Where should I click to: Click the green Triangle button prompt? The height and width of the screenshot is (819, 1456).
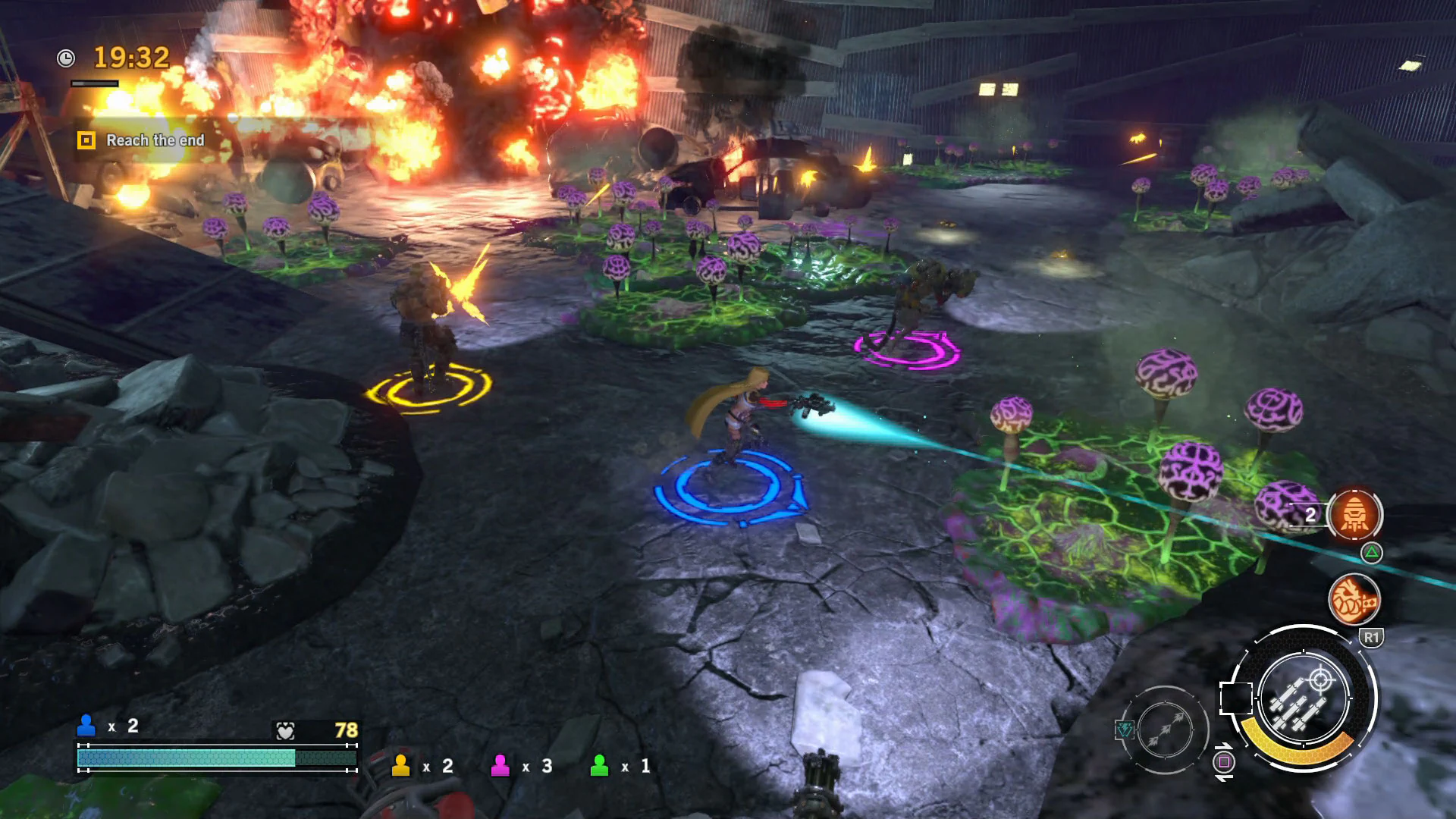[1372, 553]
